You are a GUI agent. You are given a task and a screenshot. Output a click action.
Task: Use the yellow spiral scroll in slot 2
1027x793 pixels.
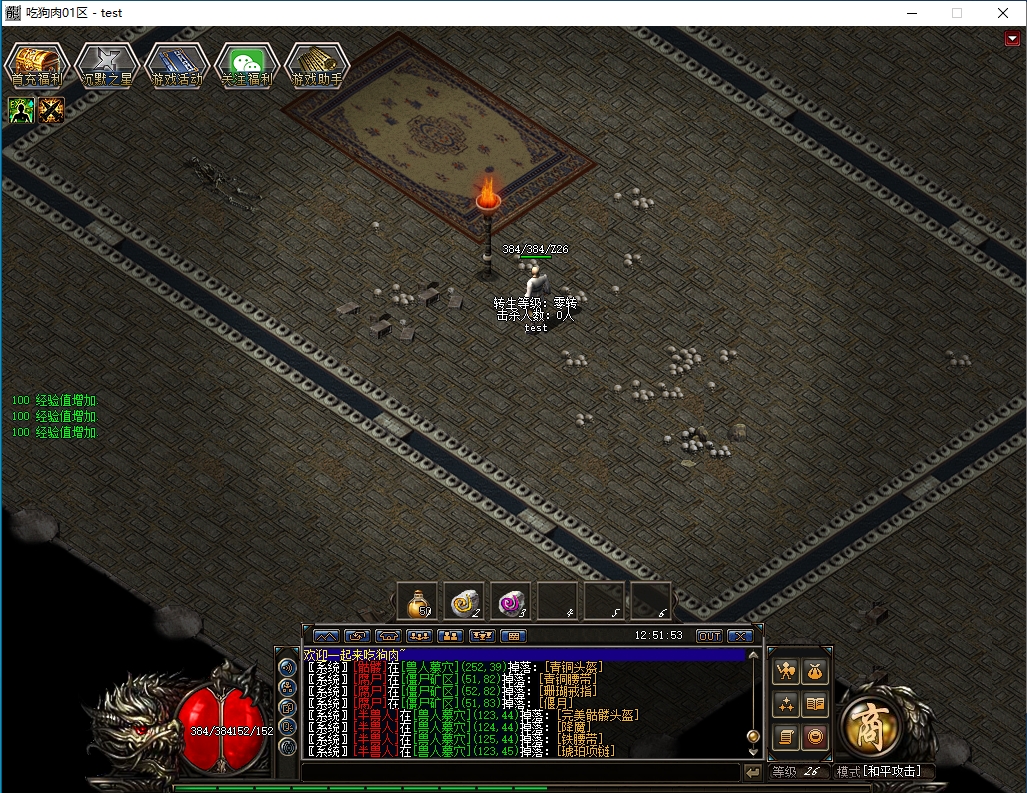coord(464,601)
